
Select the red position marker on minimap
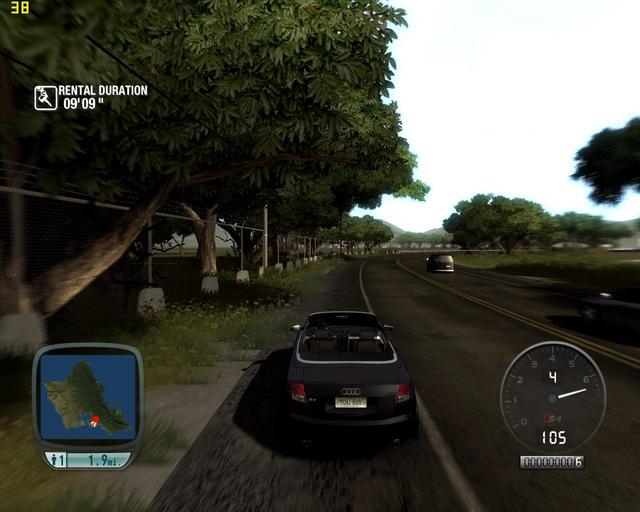point(95,420)
